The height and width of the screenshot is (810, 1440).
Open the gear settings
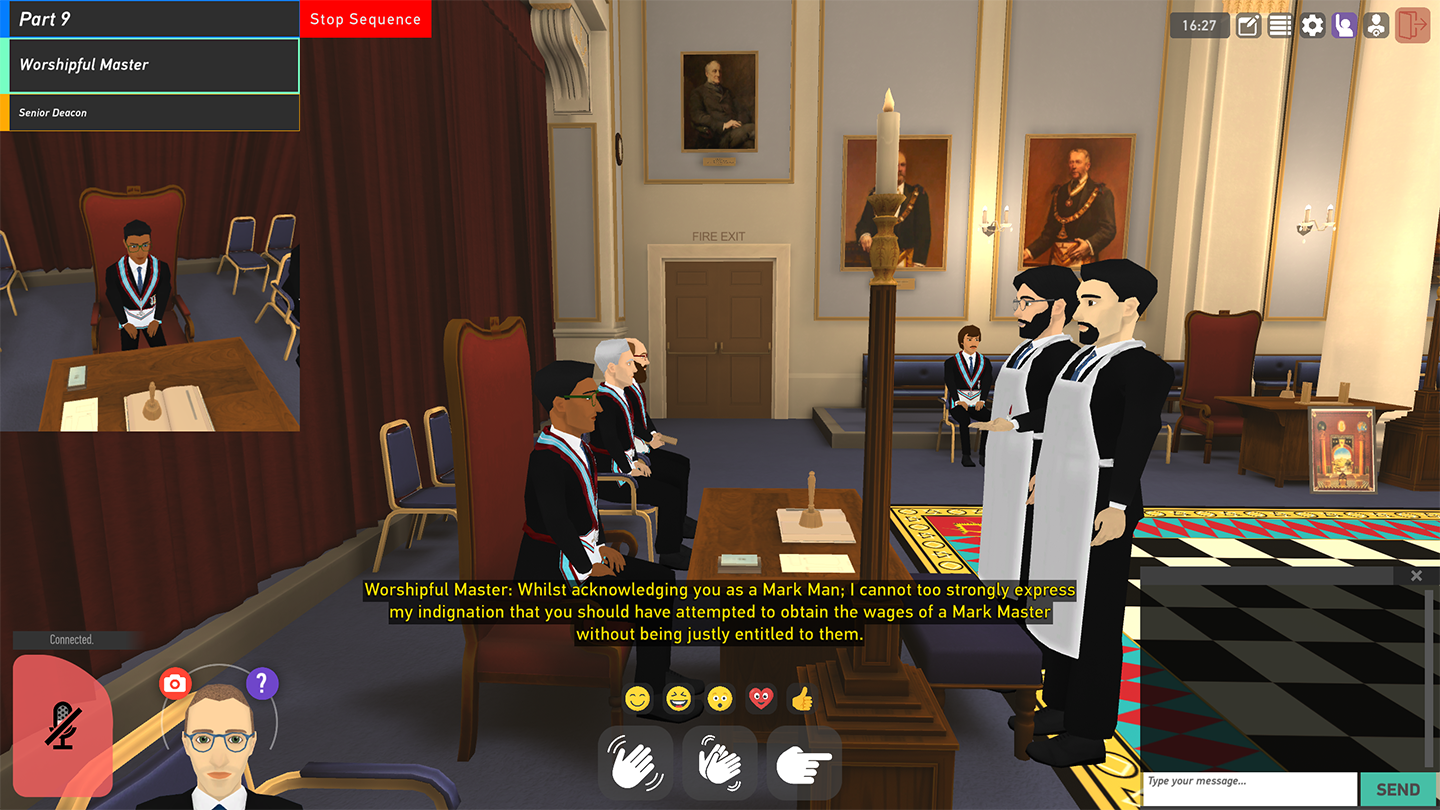(1312, 26)
